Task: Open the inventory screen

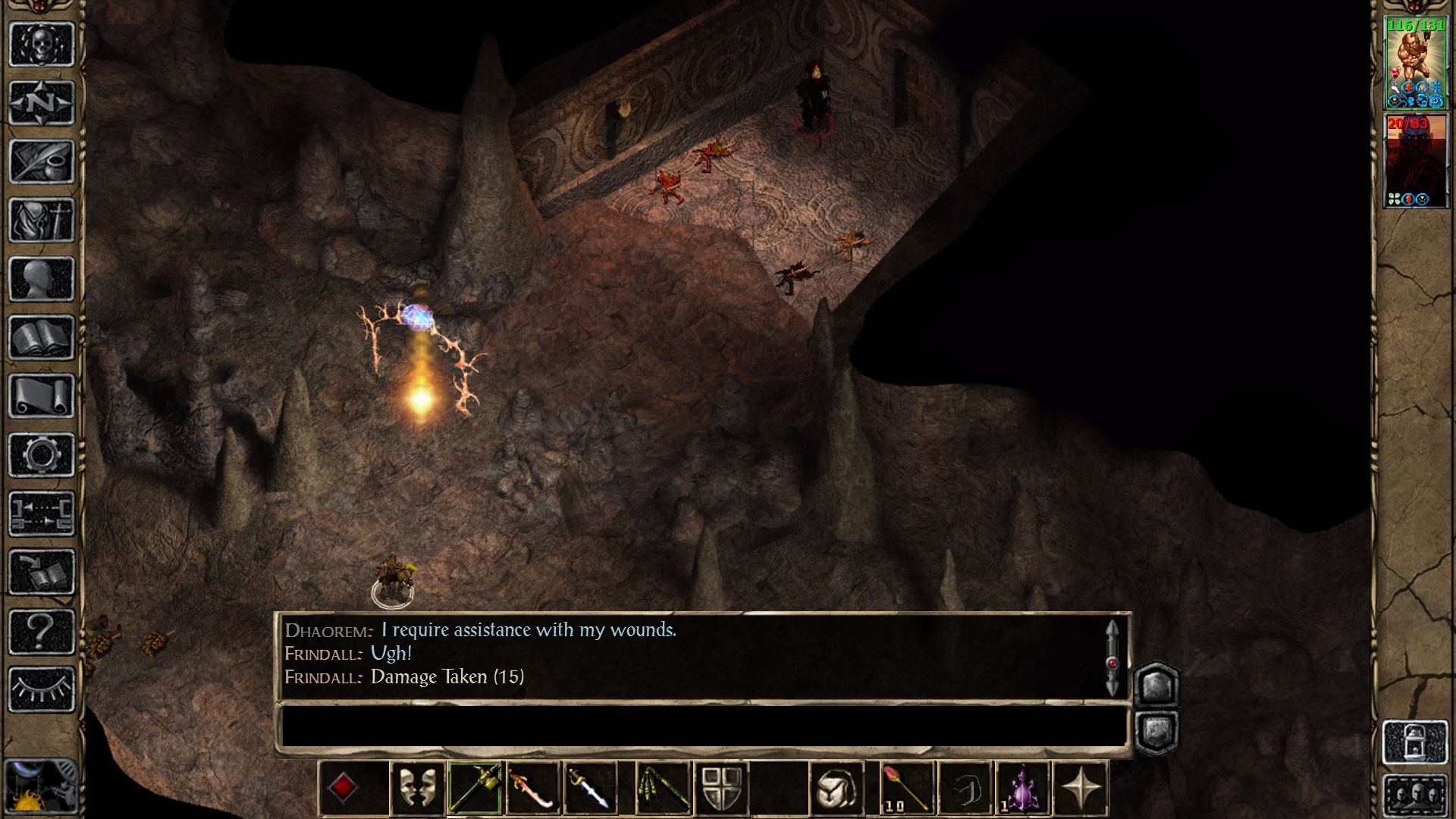Action: tap(42, 220)
